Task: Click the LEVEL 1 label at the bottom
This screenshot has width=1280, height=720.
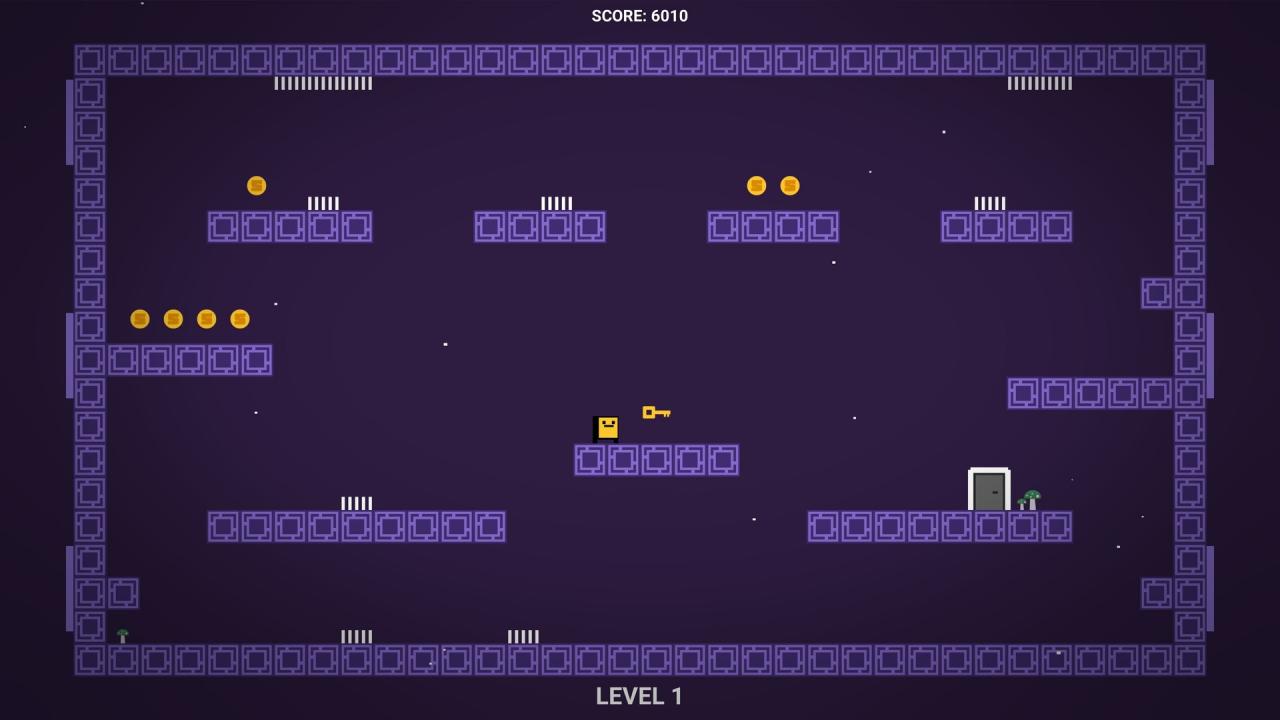Action: click(639, 695)
